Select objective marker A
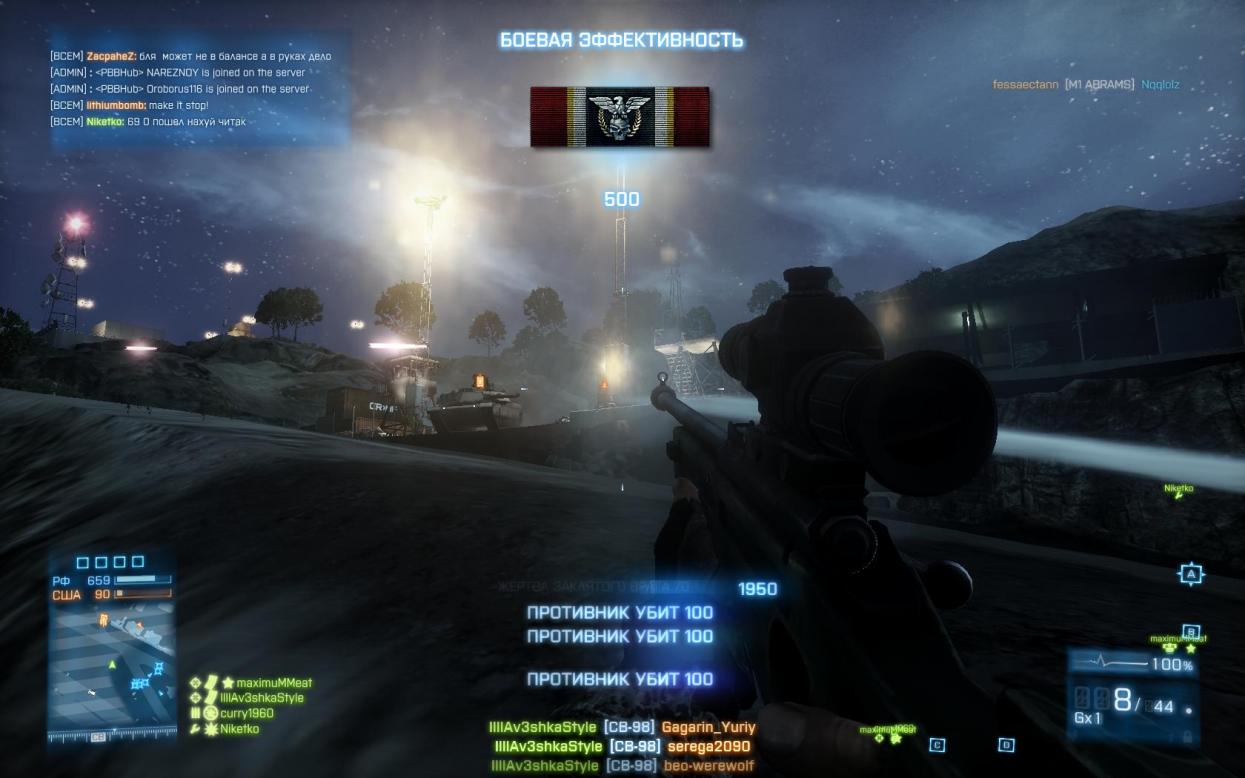 1189,574
